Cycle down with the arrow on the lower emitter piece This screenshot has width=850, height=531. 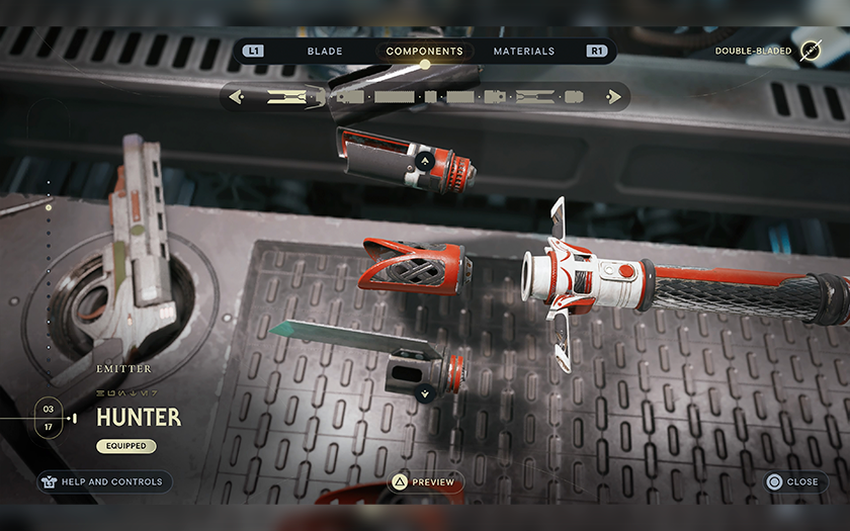(x=426, y=393)
